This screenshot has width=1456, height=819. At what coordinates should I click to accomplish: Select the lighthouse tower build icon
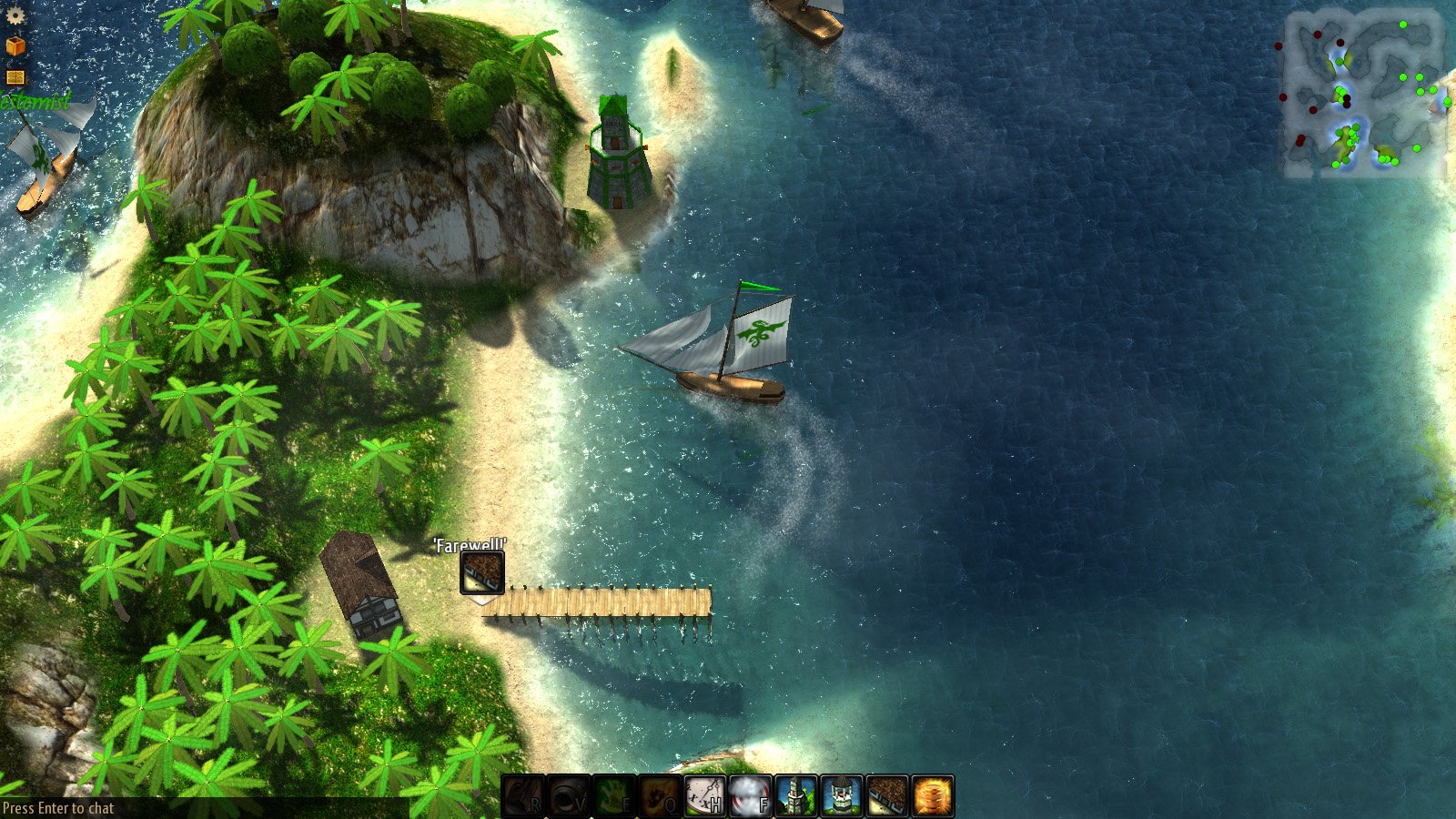(840, 792)
